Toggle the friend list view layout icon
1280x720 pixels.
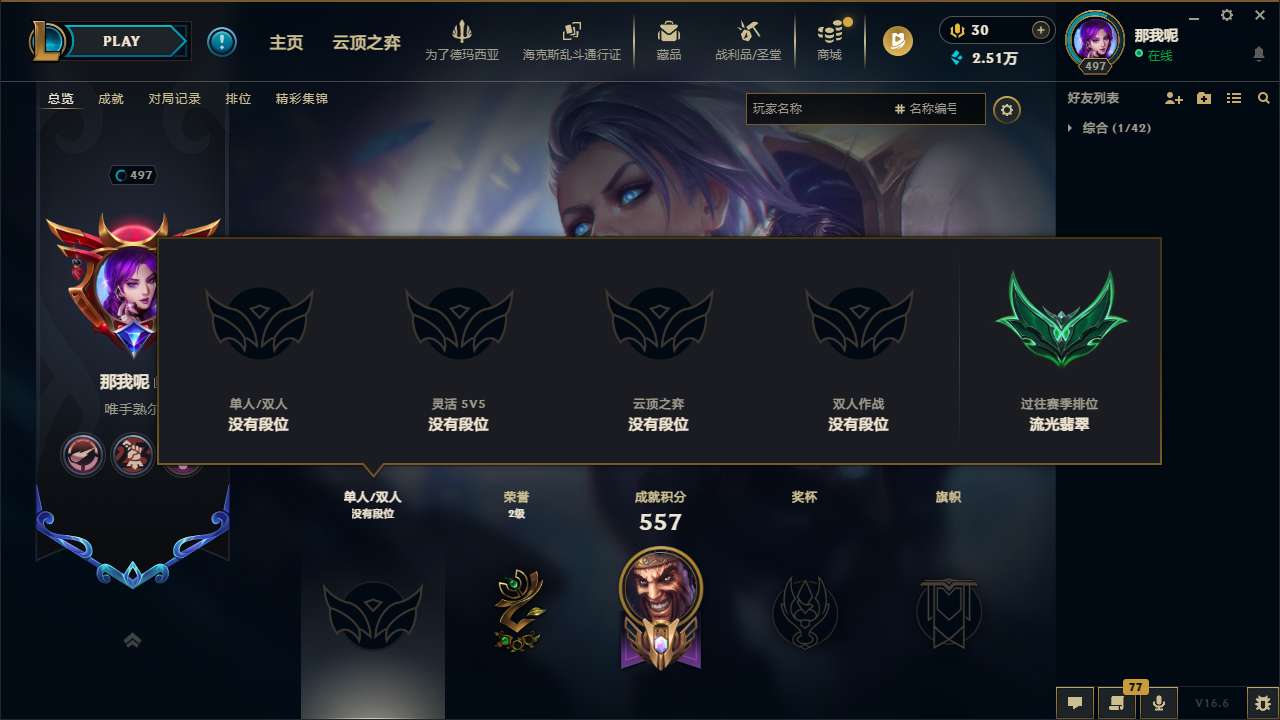[1235, 98]
